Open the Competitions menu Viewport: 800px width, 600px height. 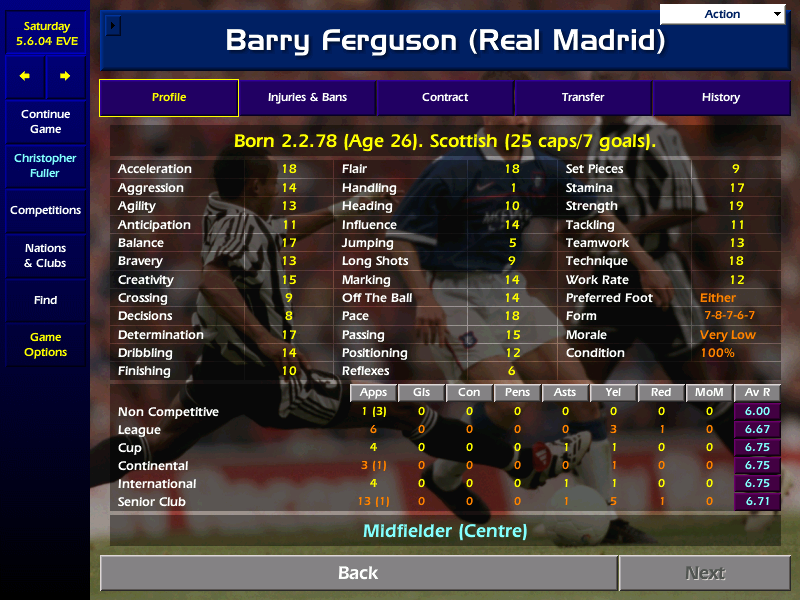[x=45, y=211]
